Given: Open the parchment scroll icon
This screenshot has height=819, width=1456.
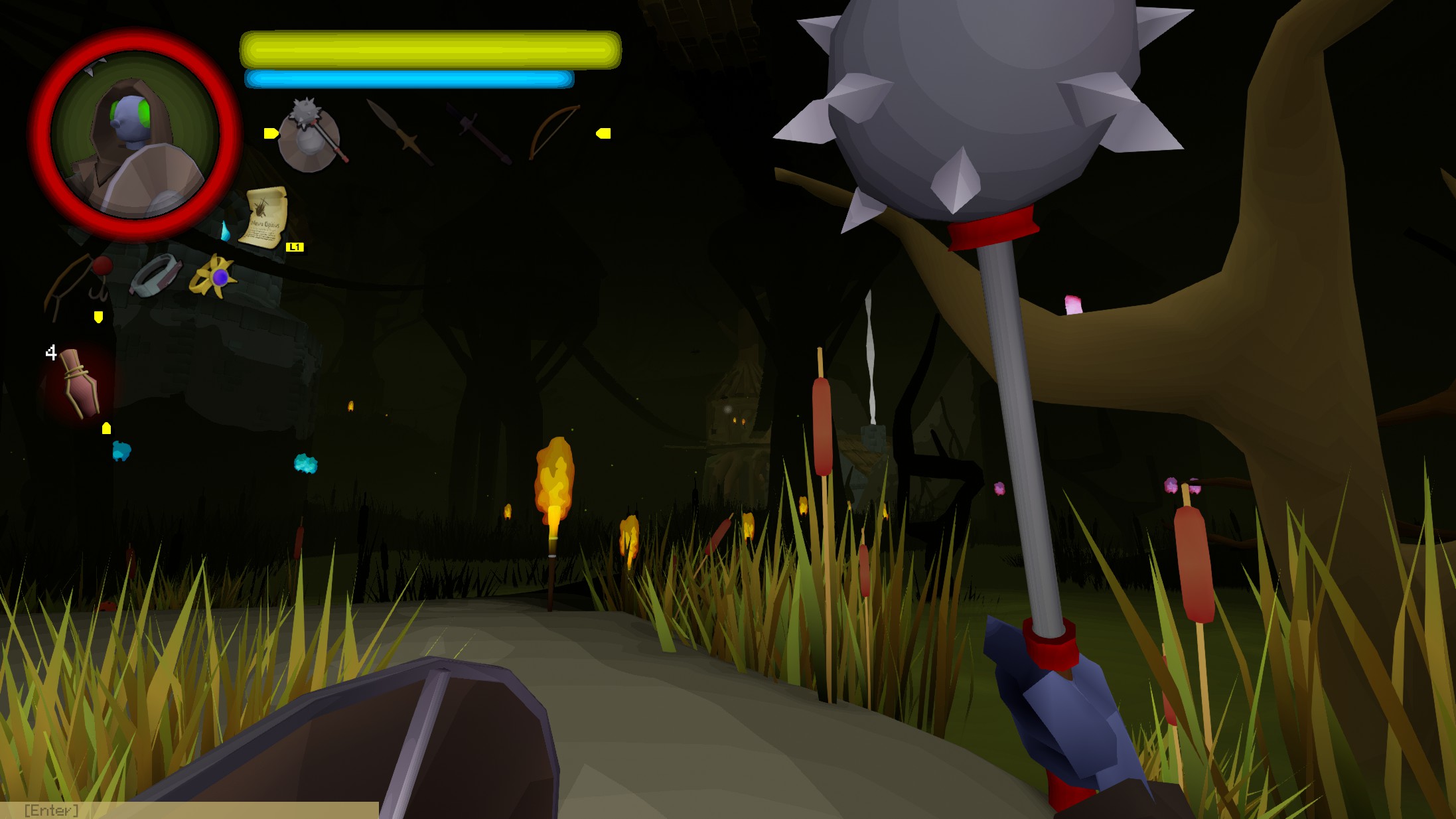Looking at the screenshot, I should [265, 217].
